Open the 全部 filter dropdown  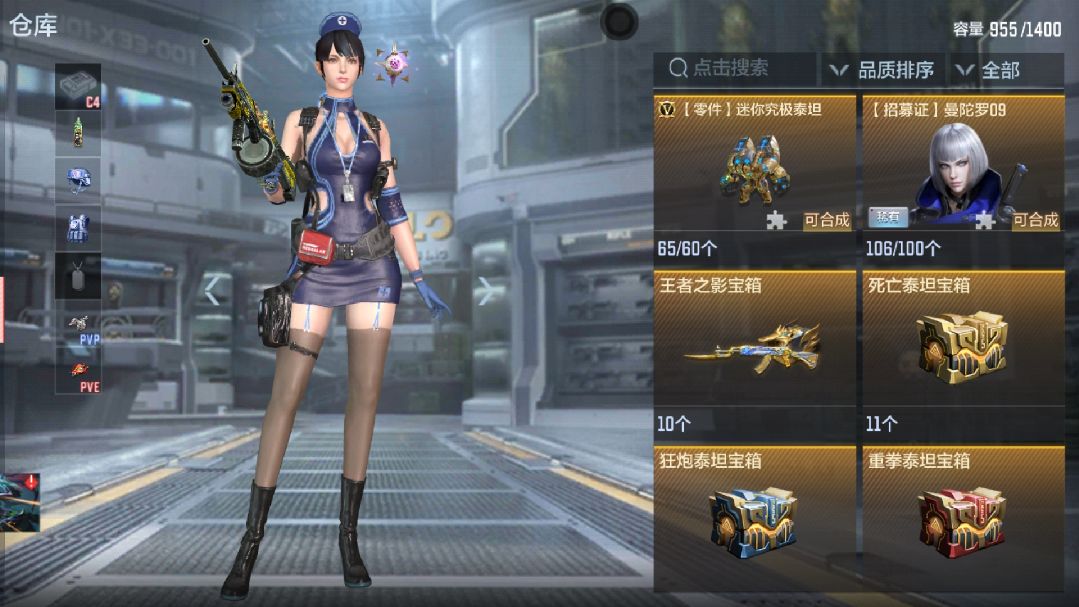point(990,70)
